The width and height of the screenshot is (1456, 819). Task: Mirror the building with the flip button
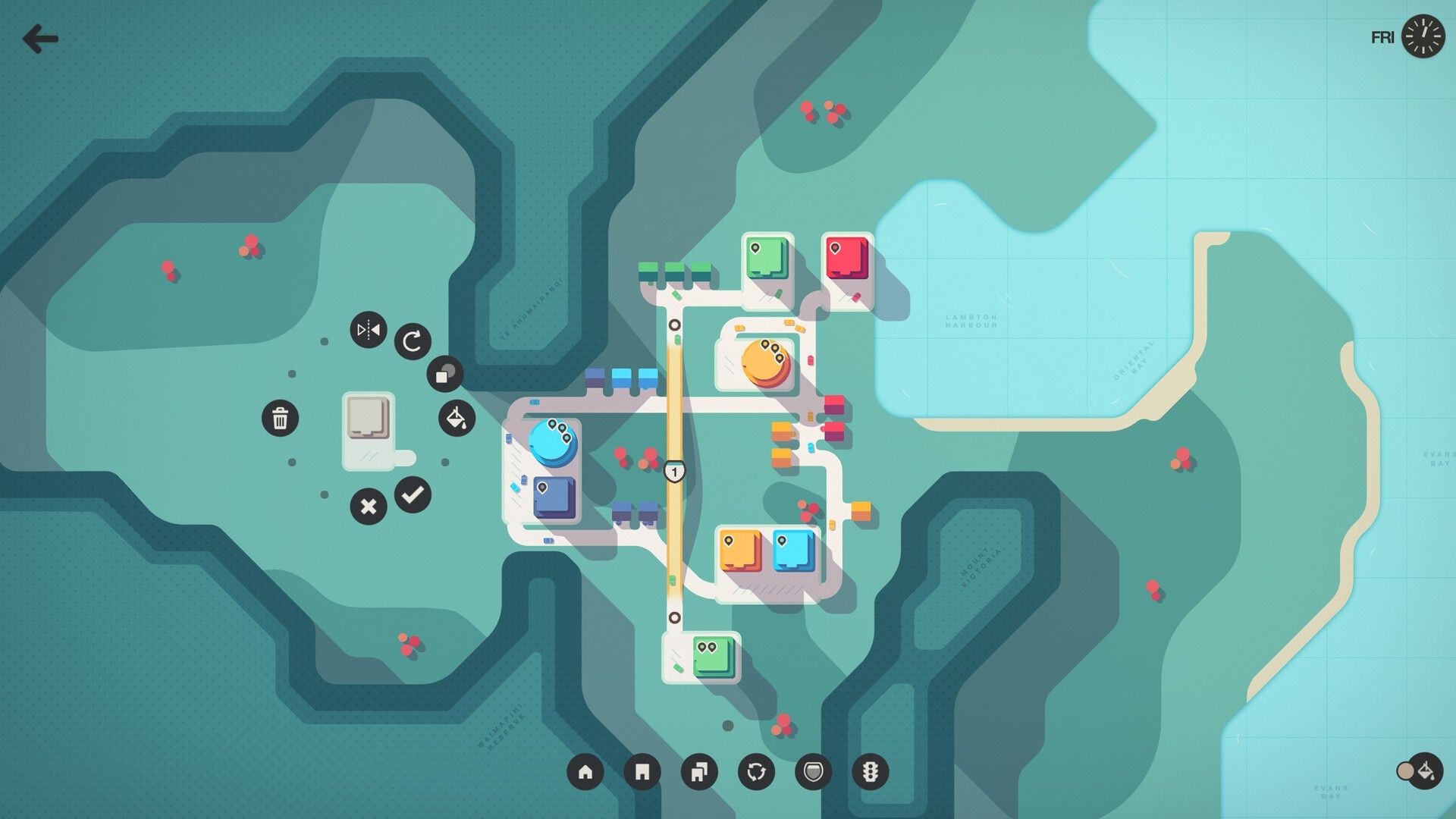point(369,330)
